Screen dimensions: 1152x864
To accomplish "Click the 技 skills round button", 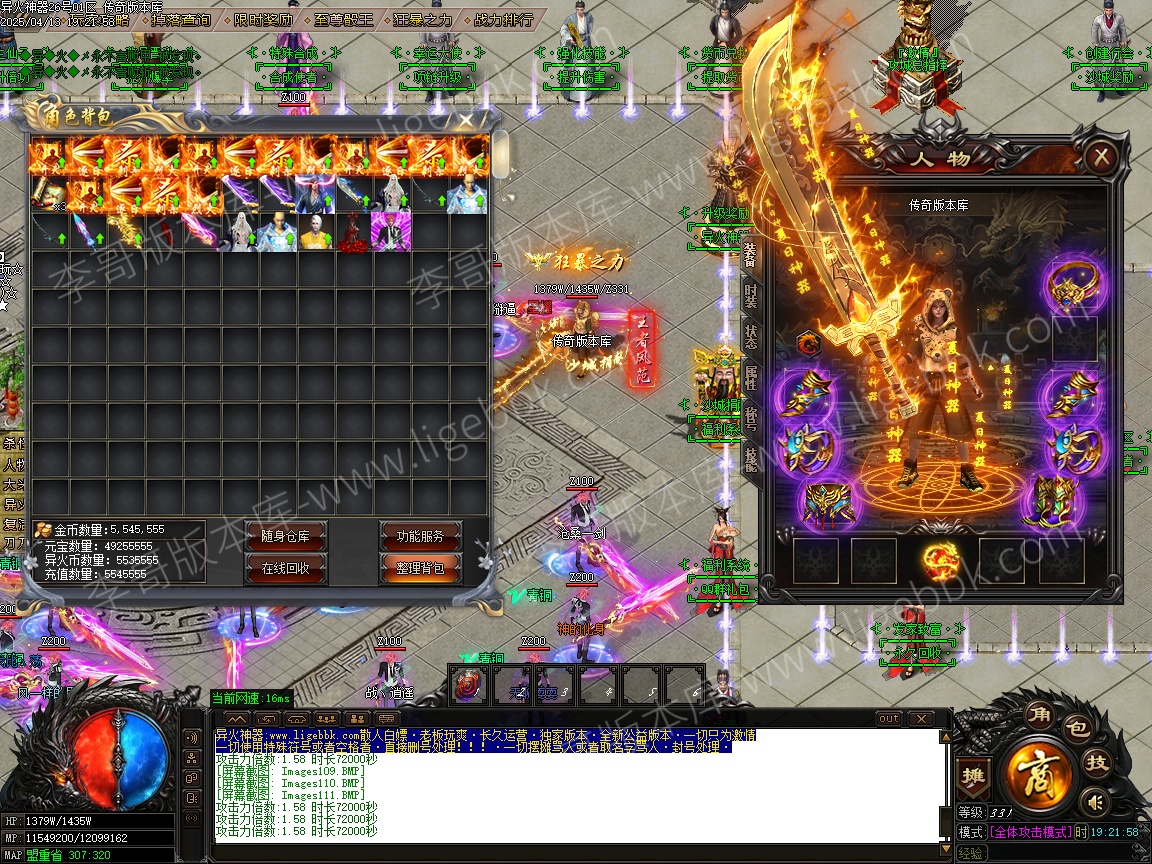I will click(x=1098, y=763).
